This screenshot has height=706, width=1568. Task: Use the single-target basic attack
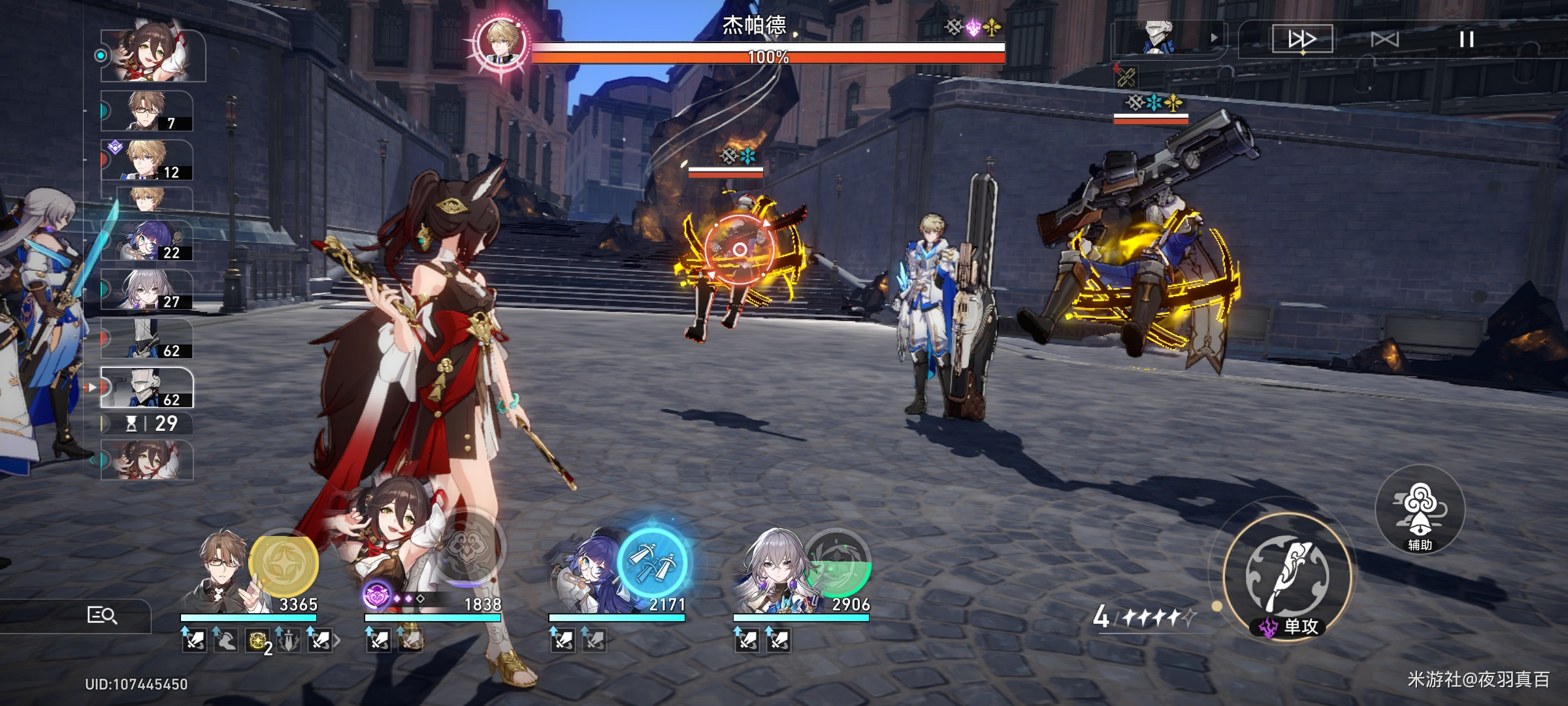coord(1287,577)
